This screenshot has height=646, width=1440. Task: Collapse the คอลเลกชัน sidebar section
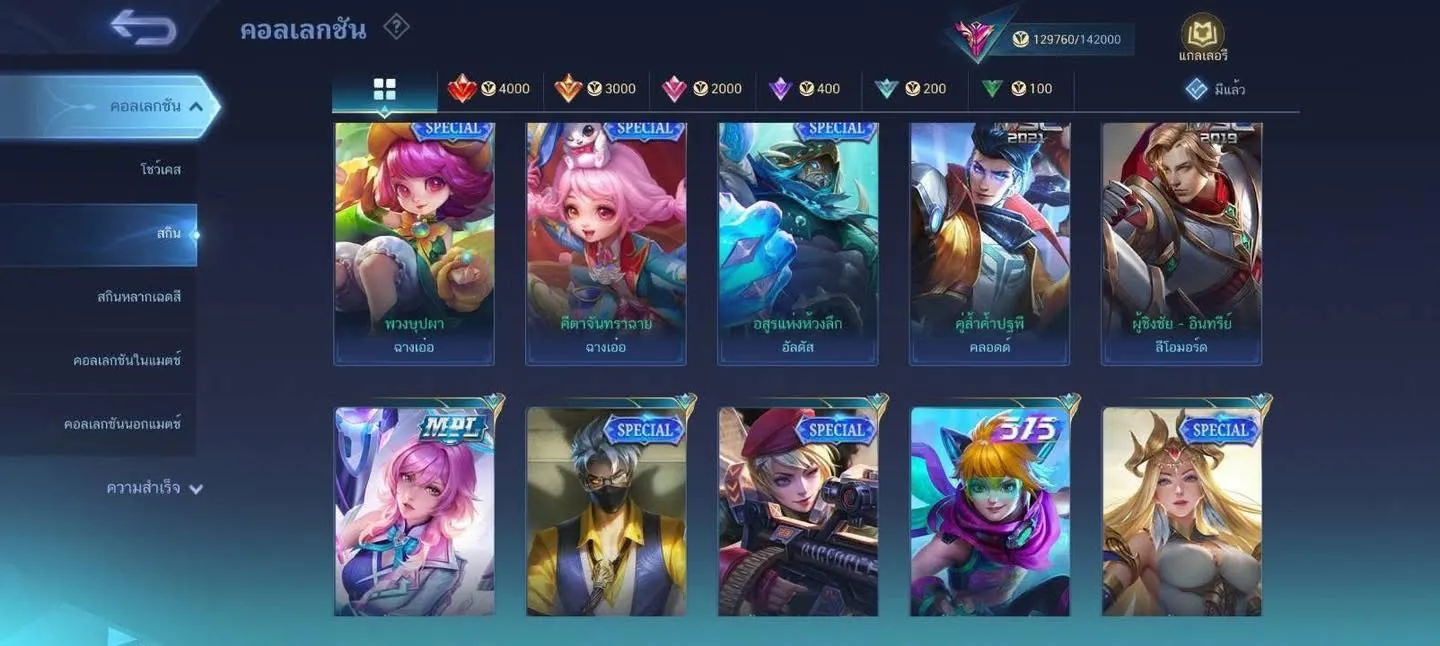[196, 106]
